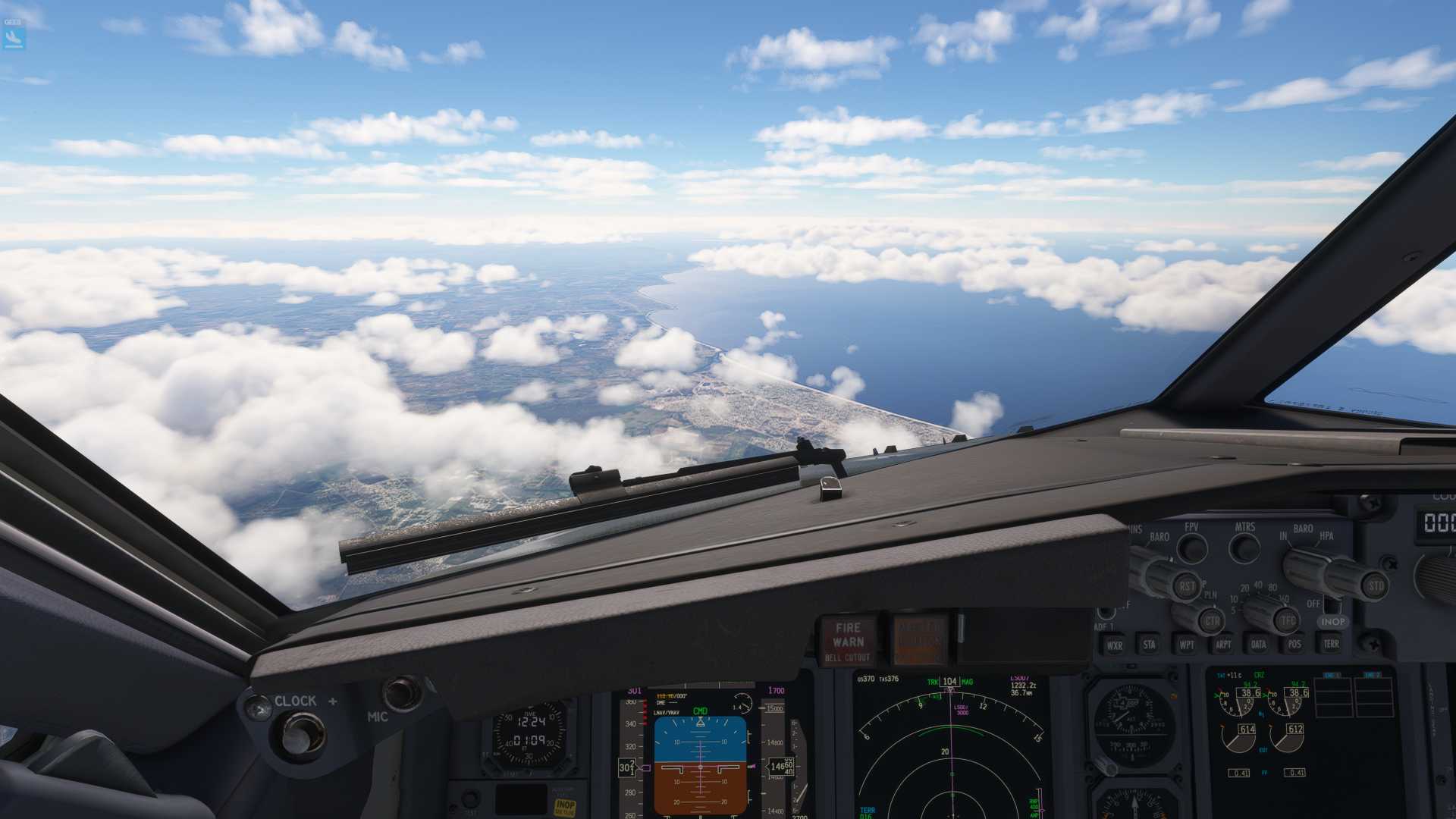The image size is (1456, 819).
Task: Push the STD baro standard button
Action: 1375,585
